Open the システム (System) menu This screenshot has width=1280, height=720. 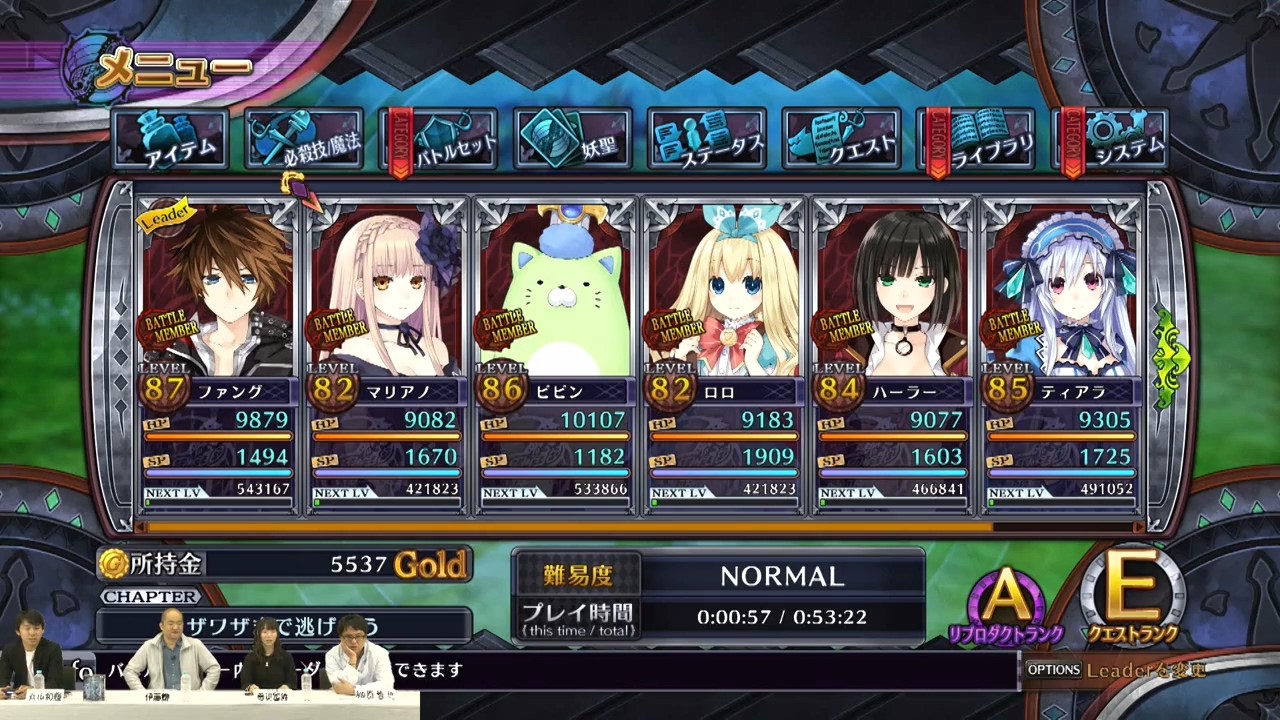point(1112,139)
